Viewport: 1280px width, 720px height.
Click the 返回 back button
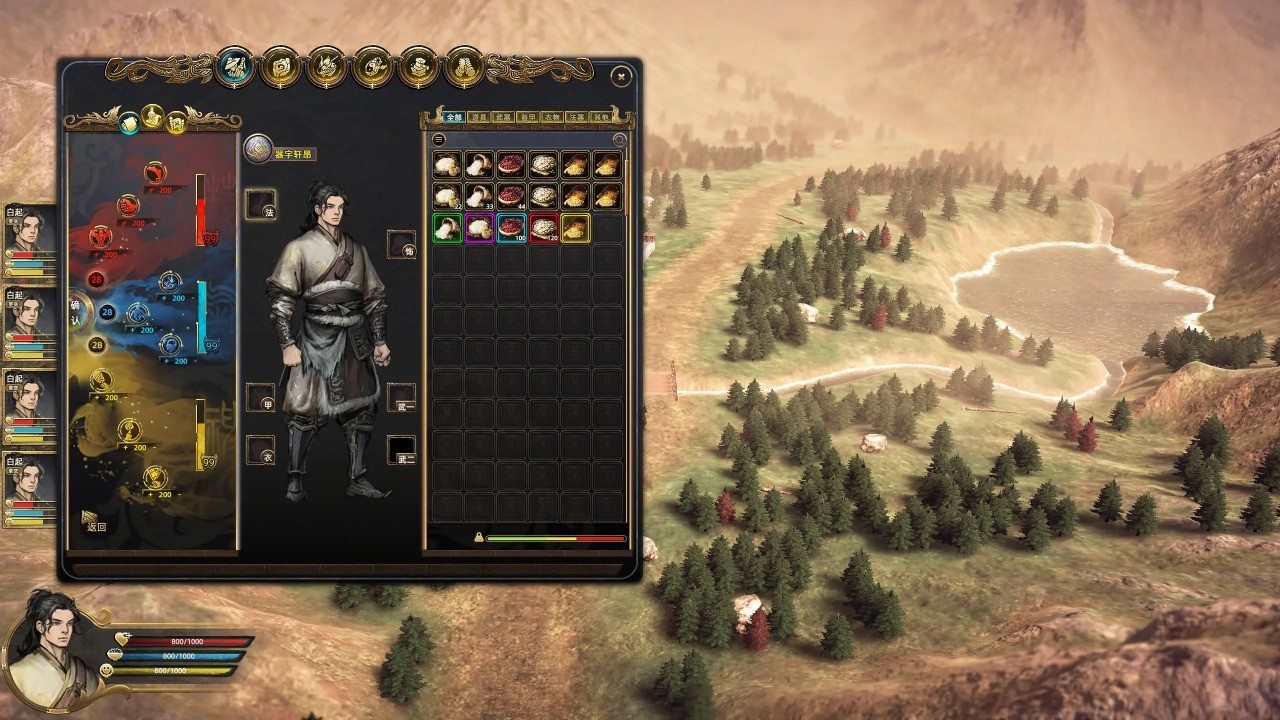pos(94,522)
